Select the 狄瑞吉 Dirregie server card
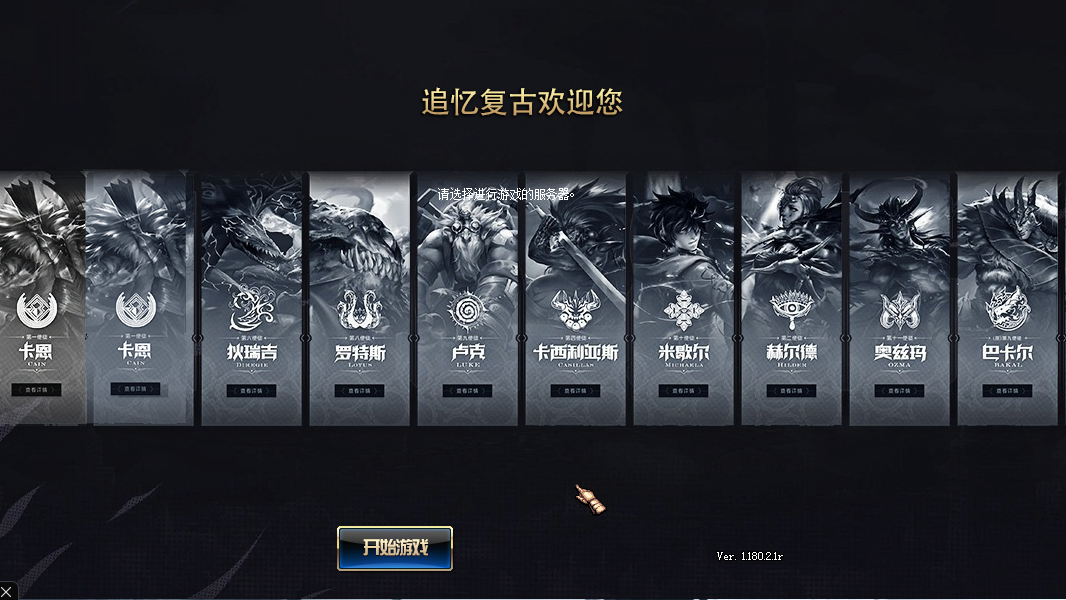1066x600 pixels. pyautogui.click(x=252, y=300)
